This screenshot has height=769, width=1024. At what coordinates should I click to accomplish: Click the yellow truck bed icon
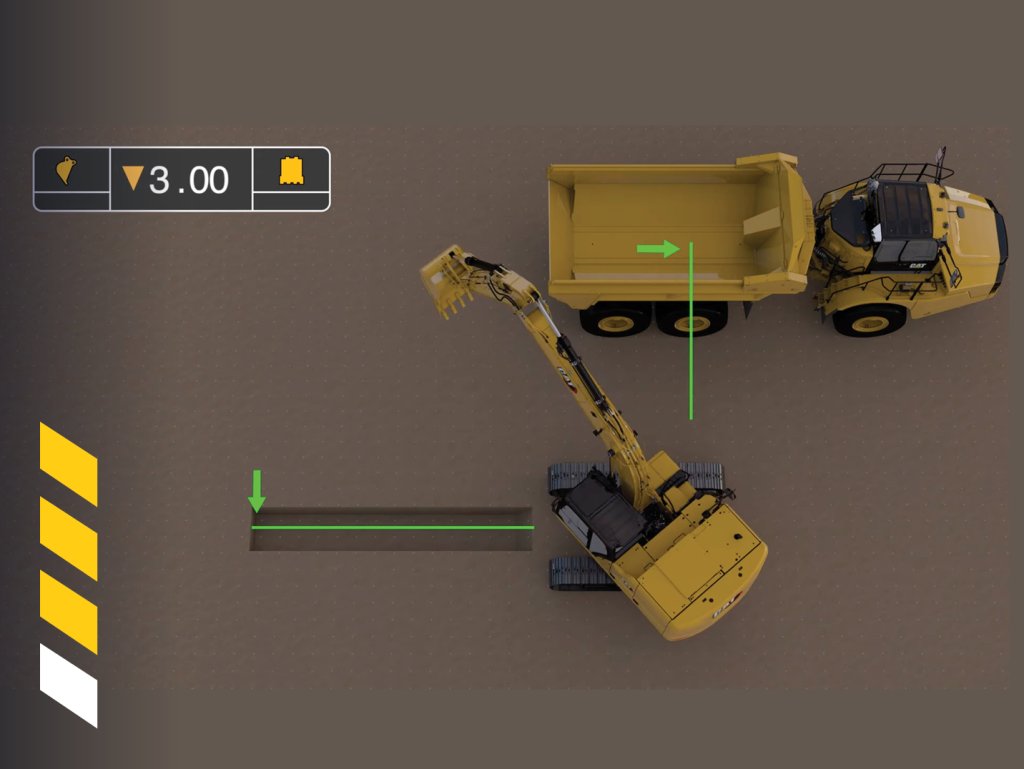coord(291,171)
